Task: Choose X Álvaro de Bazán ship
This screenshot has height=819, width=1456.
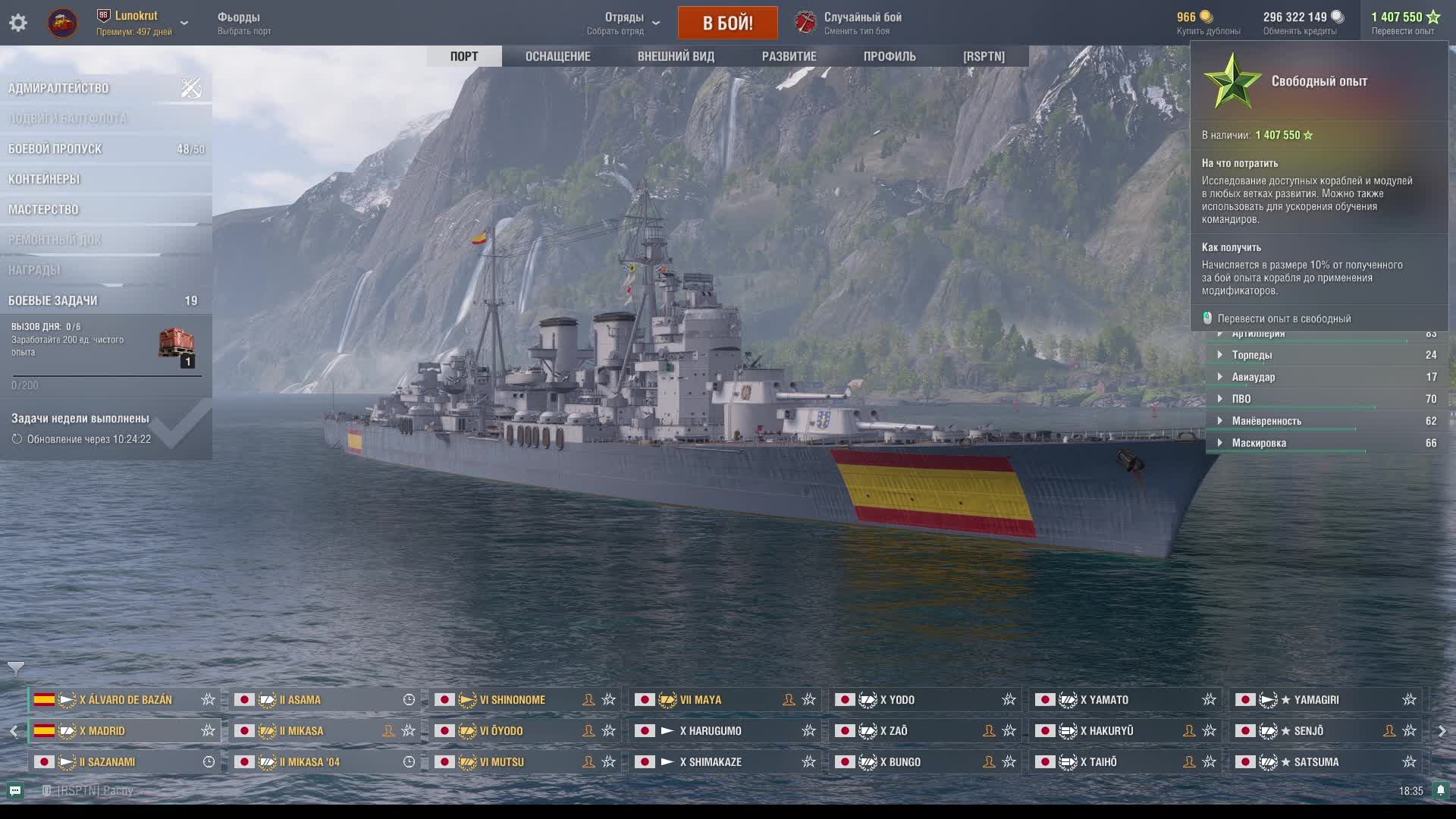Action: [125, 700]
